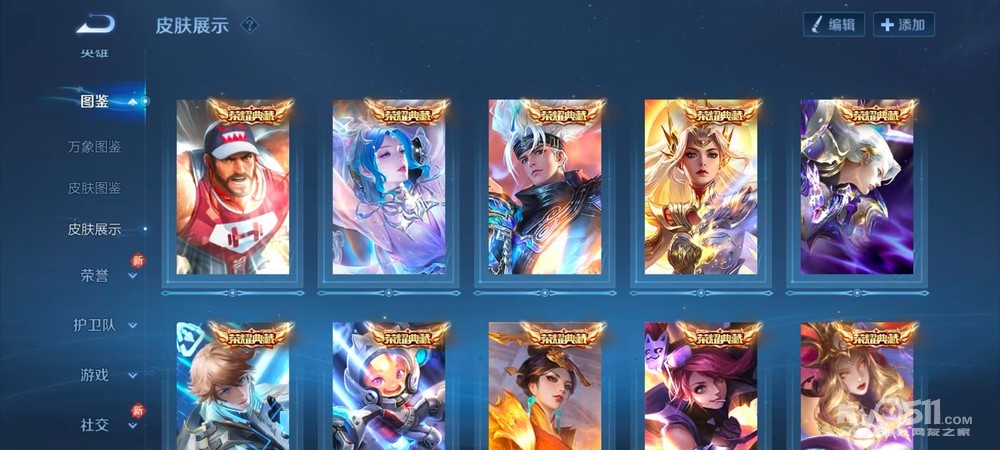Choose the blue-haired woman skin card
The image size is (1000, 450).
389,190
